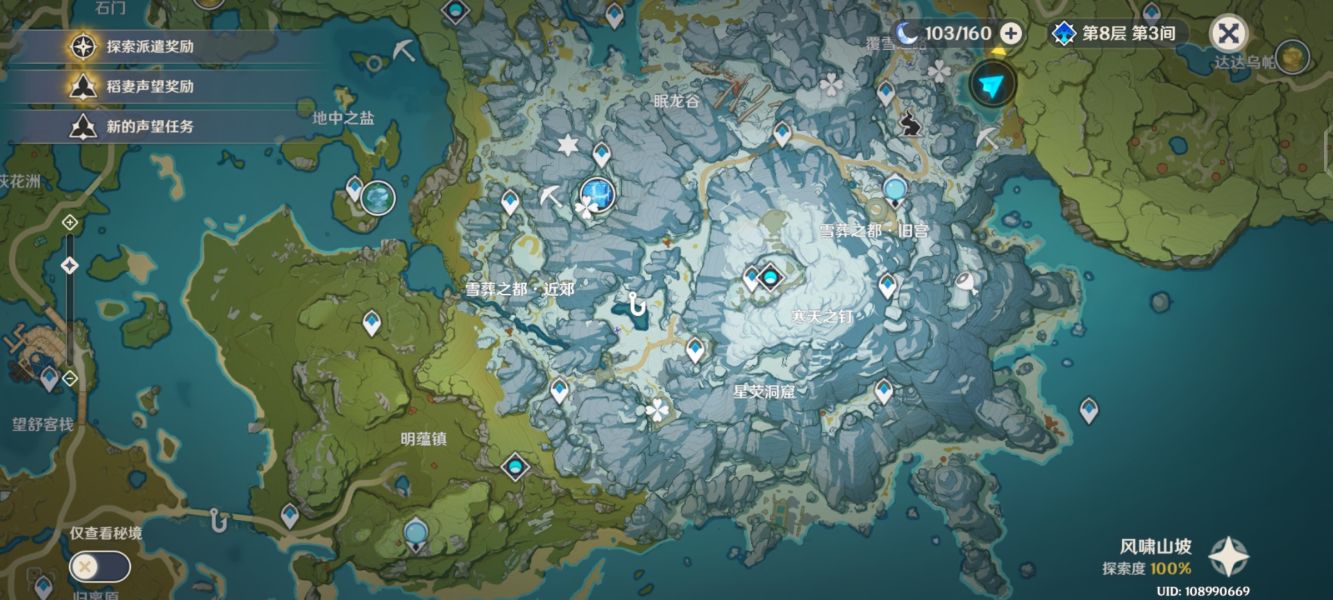Choose the domain marker below 地中之盐

pyautogui.click(x=377, y=197)
